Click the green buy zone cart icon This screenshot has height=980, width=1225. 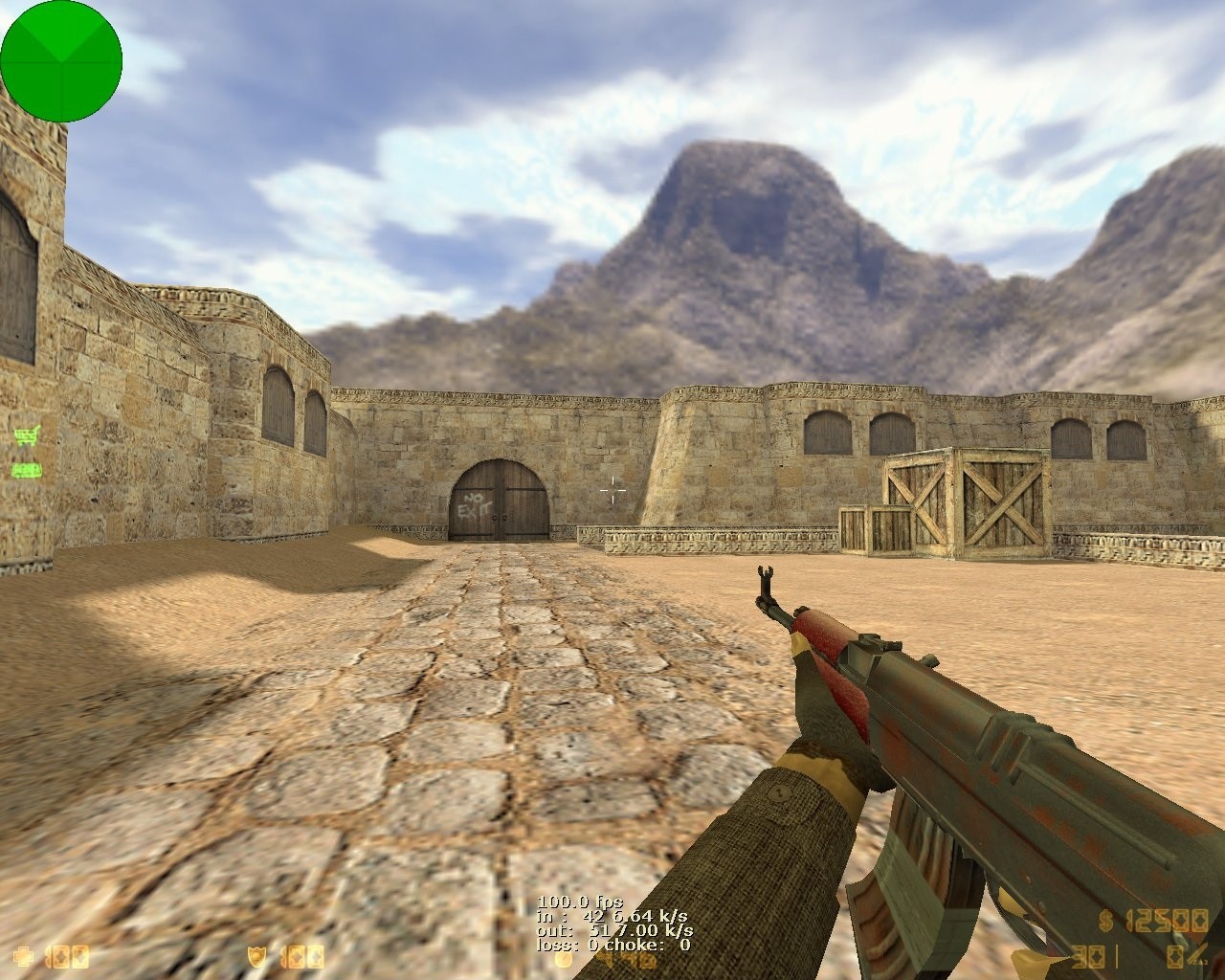tap(28, 435)
